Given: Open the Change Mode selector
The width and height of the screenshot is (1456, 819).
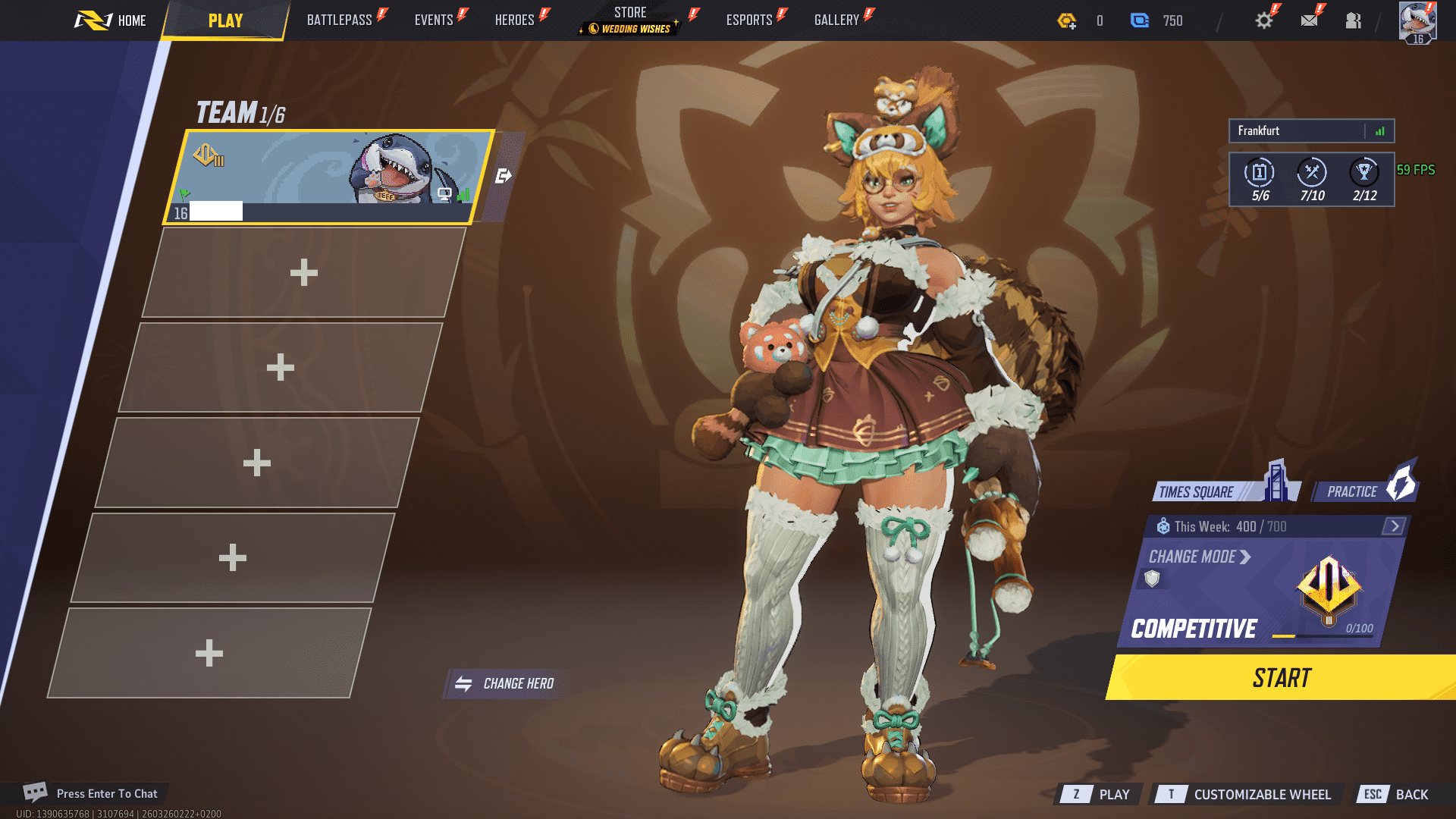Looking at the screenshot, I should [1199, 557].
